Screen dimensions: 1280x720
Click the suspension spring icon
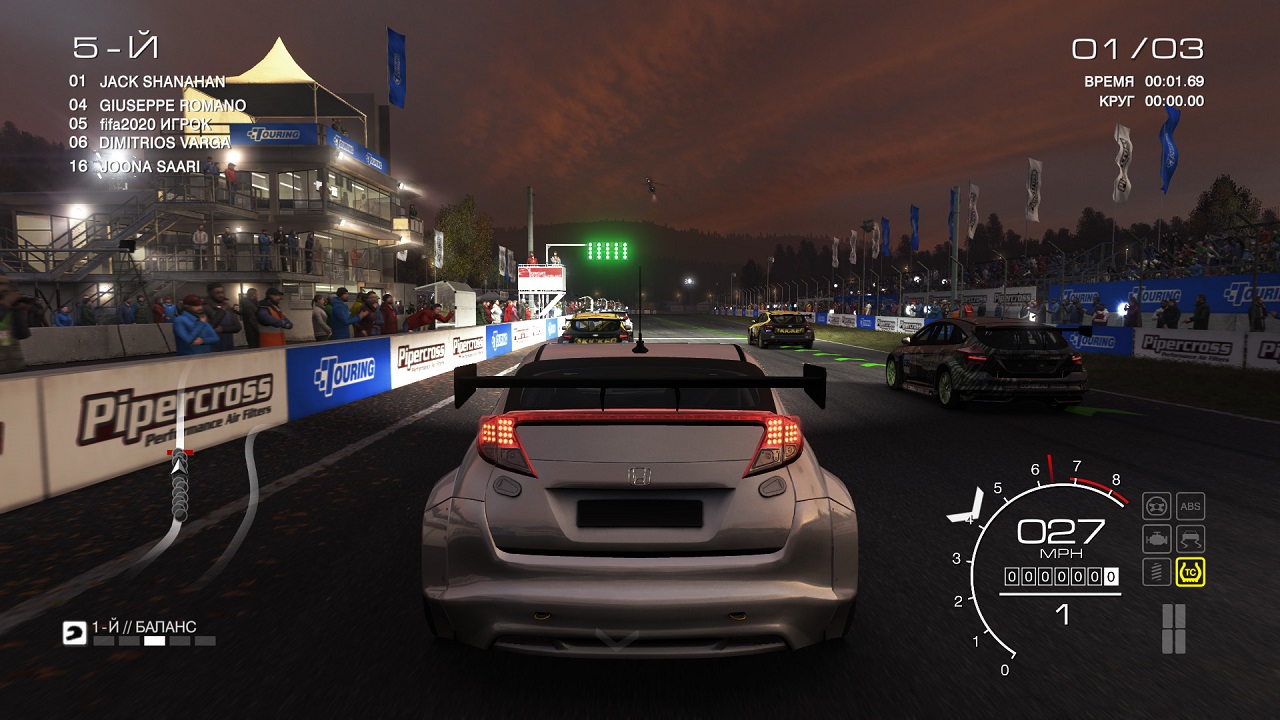(1157, 572)
